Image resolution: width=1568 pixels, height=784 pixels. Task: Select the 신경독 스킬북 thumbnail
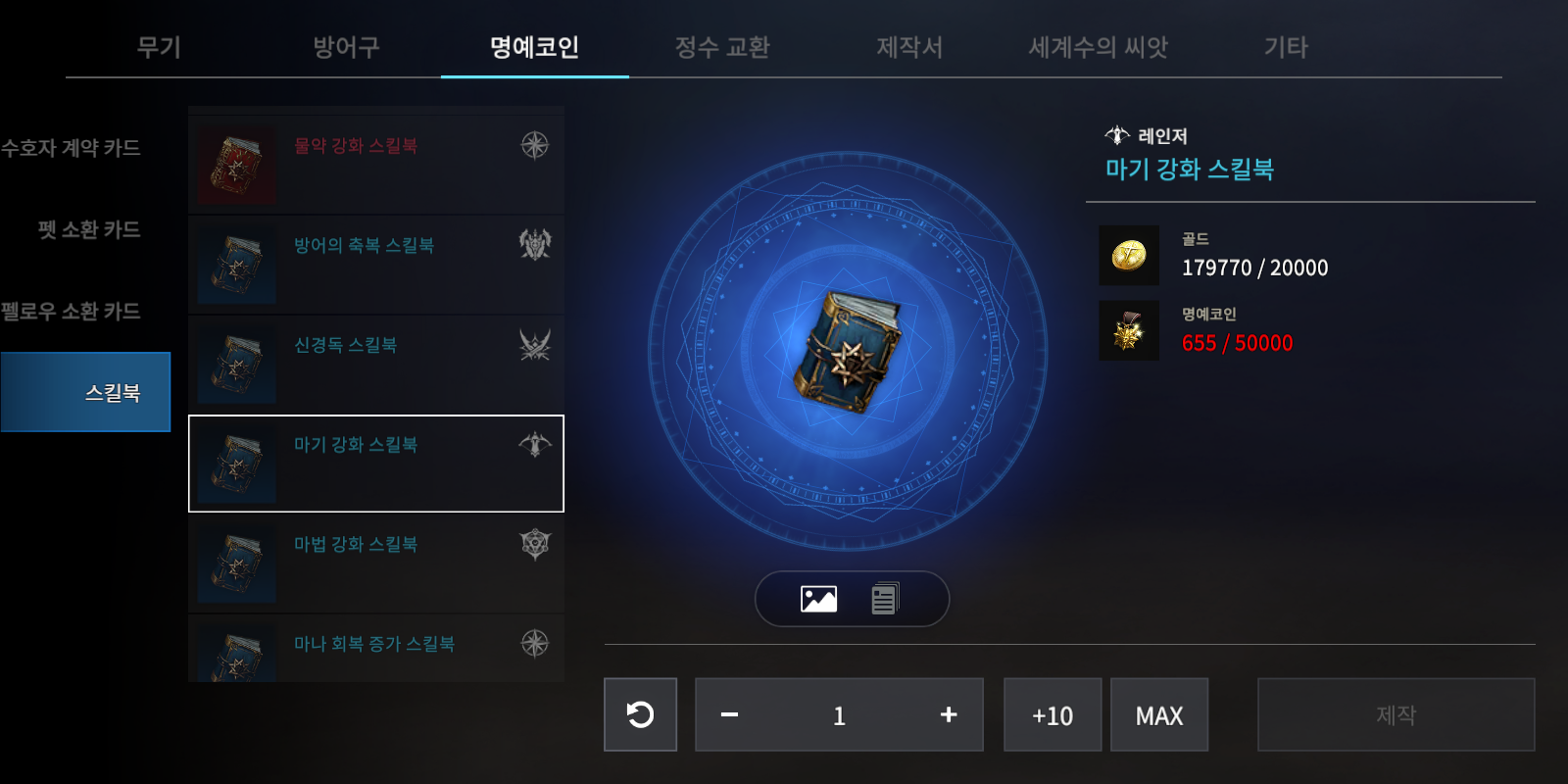[235, 365]
